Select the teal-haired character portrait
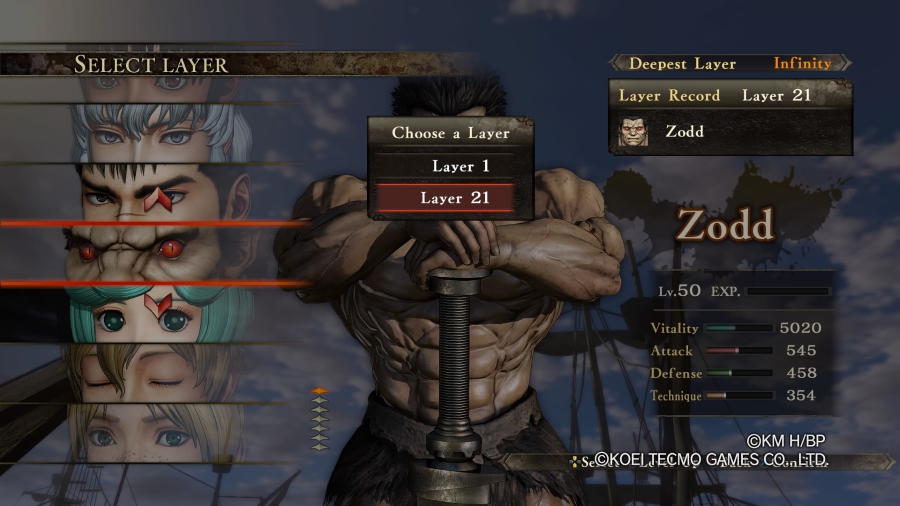 (160, 313)
